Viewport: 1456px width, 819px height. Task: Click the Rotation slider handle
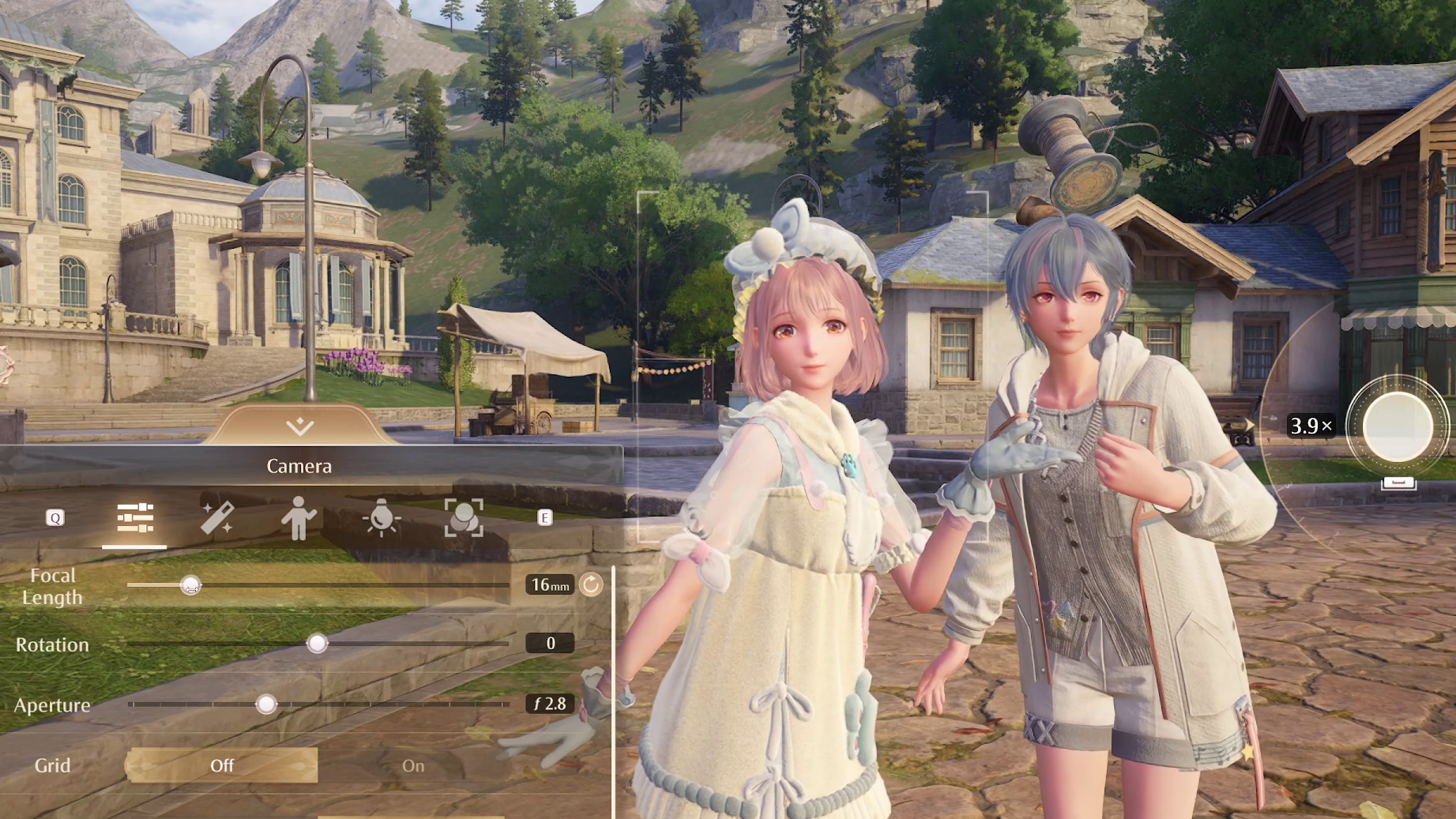pyautogui.click(x=317, y=644)
